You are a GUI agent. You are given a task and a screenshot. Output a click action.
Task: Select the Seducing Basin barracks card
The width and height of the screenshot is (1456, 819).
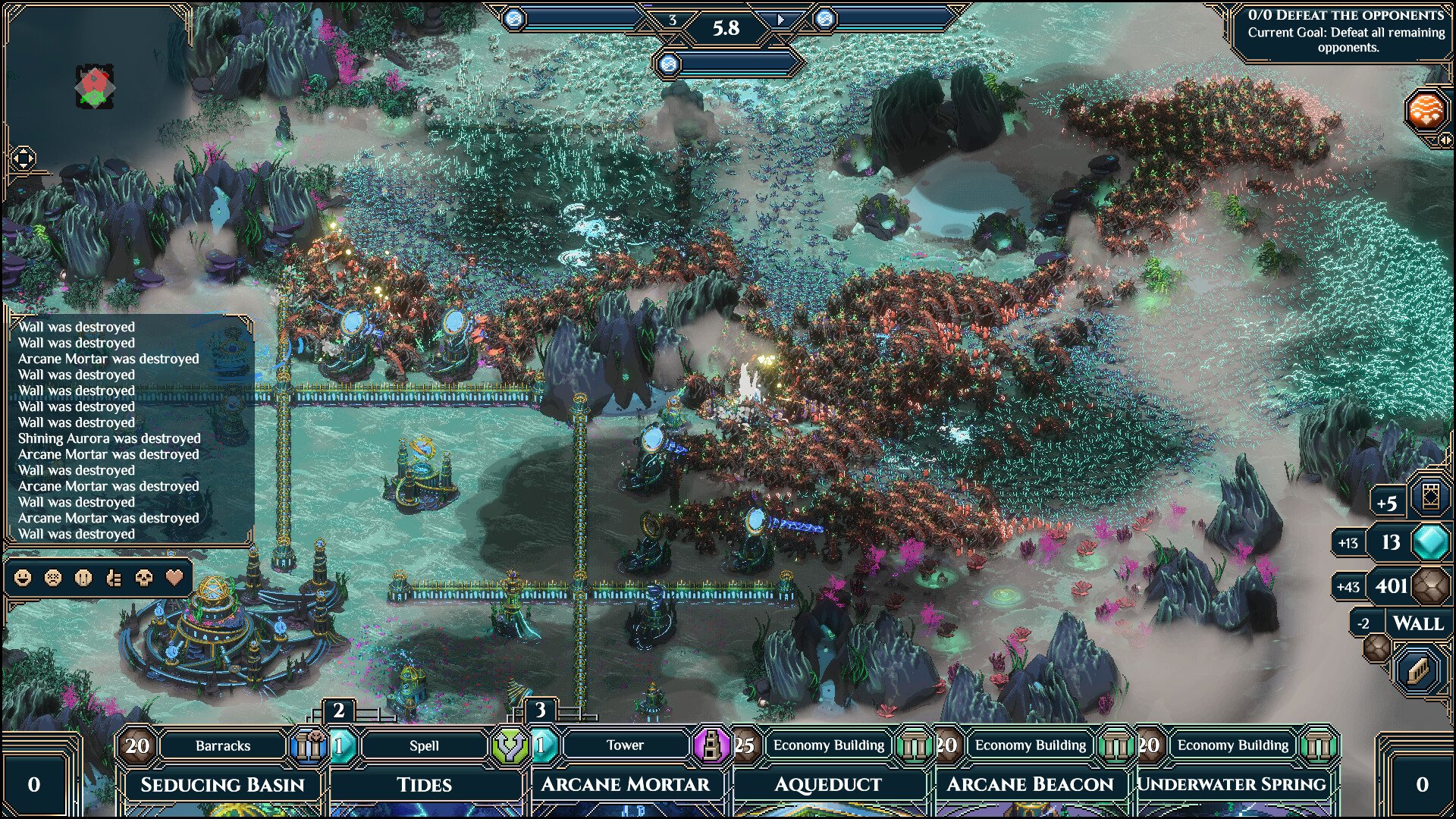(x=222, y=783)
